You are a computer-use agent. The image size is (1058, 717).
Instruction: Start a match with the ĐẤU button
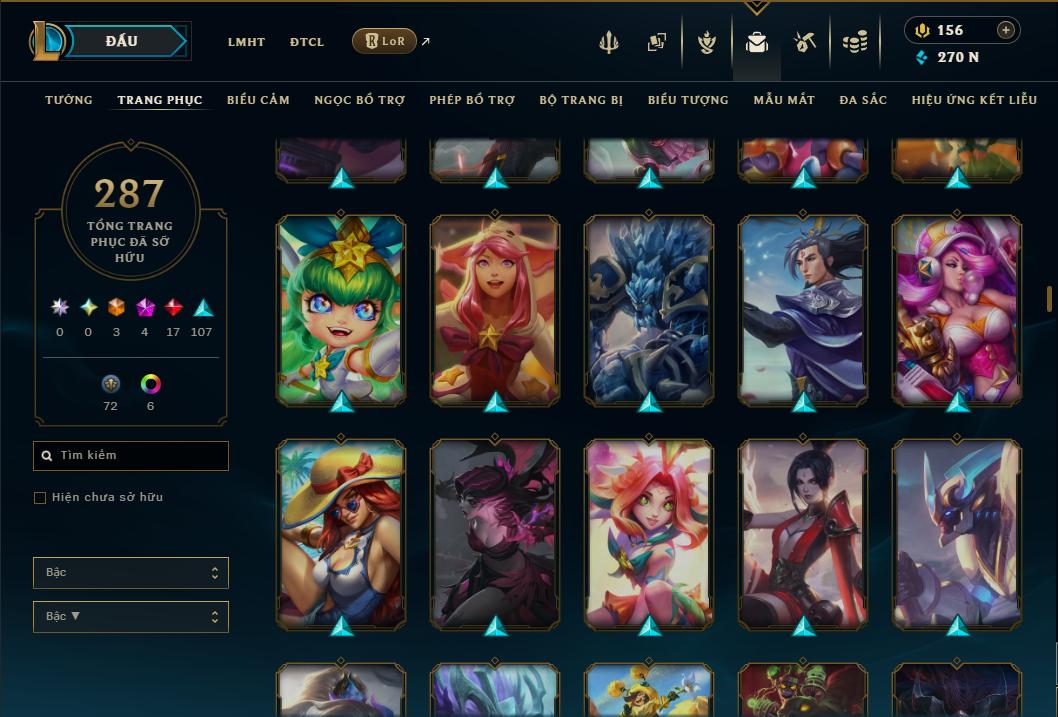[x=122, y=41]
